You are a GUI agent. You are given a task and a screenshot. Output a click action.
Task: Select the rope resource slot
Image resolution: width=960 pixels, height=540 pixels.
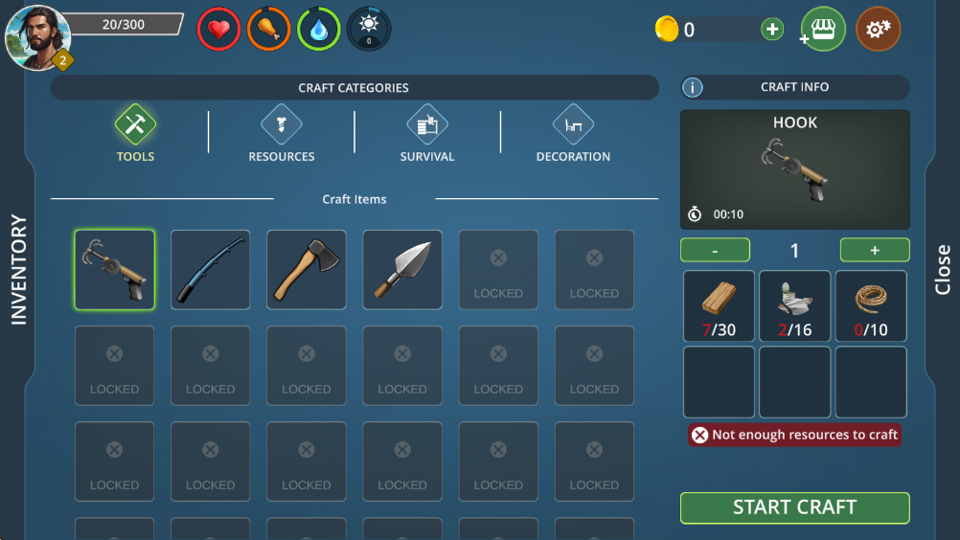click(x=871, y=306)
